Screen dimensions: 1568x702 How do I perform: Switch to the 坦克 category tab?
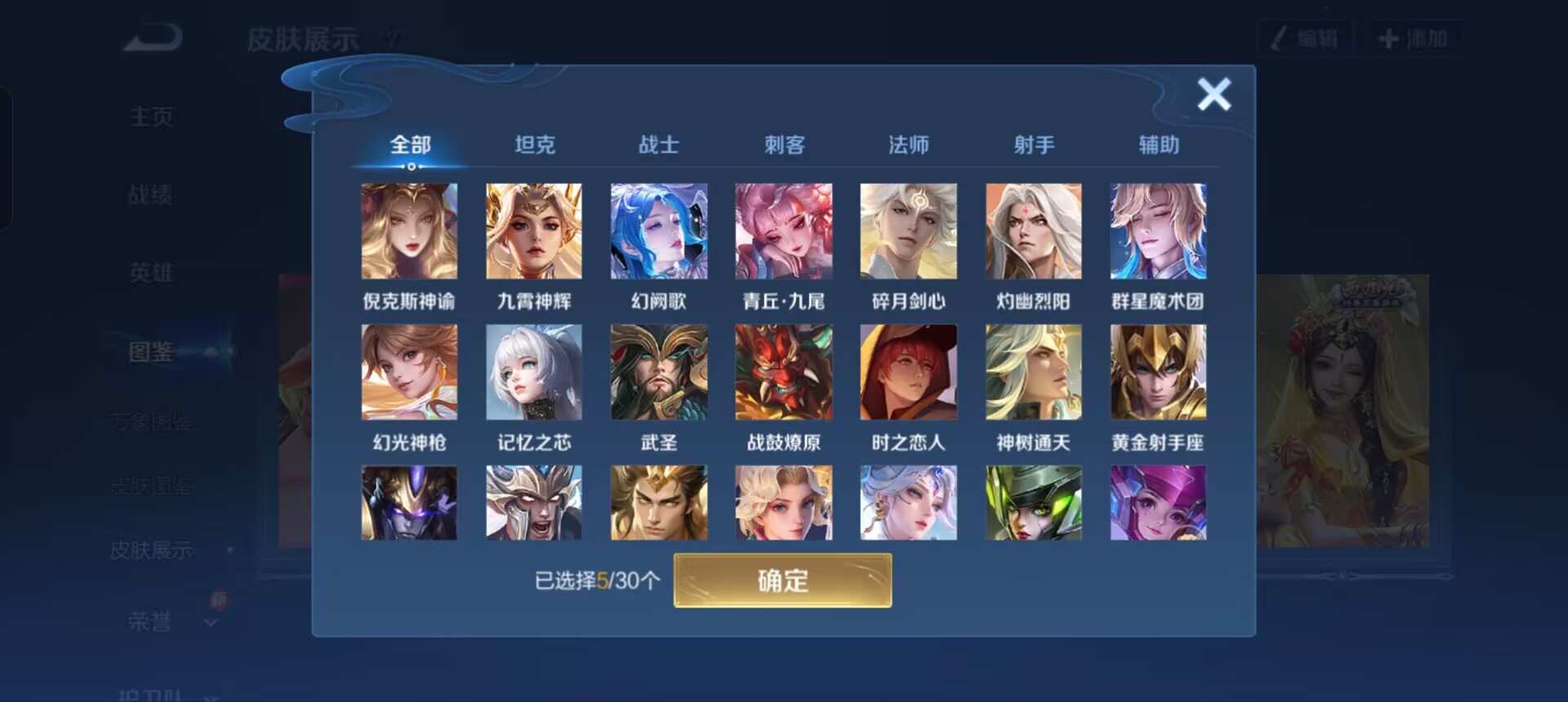[x=535, y=144]
